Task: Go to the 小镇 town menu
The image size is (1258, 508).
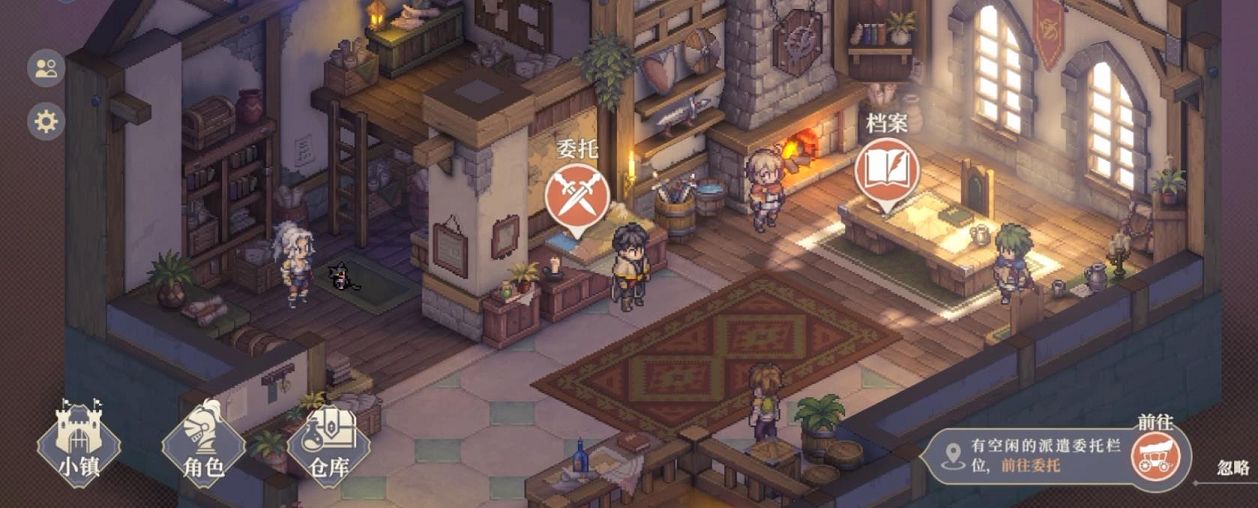Action: point(78,439)
